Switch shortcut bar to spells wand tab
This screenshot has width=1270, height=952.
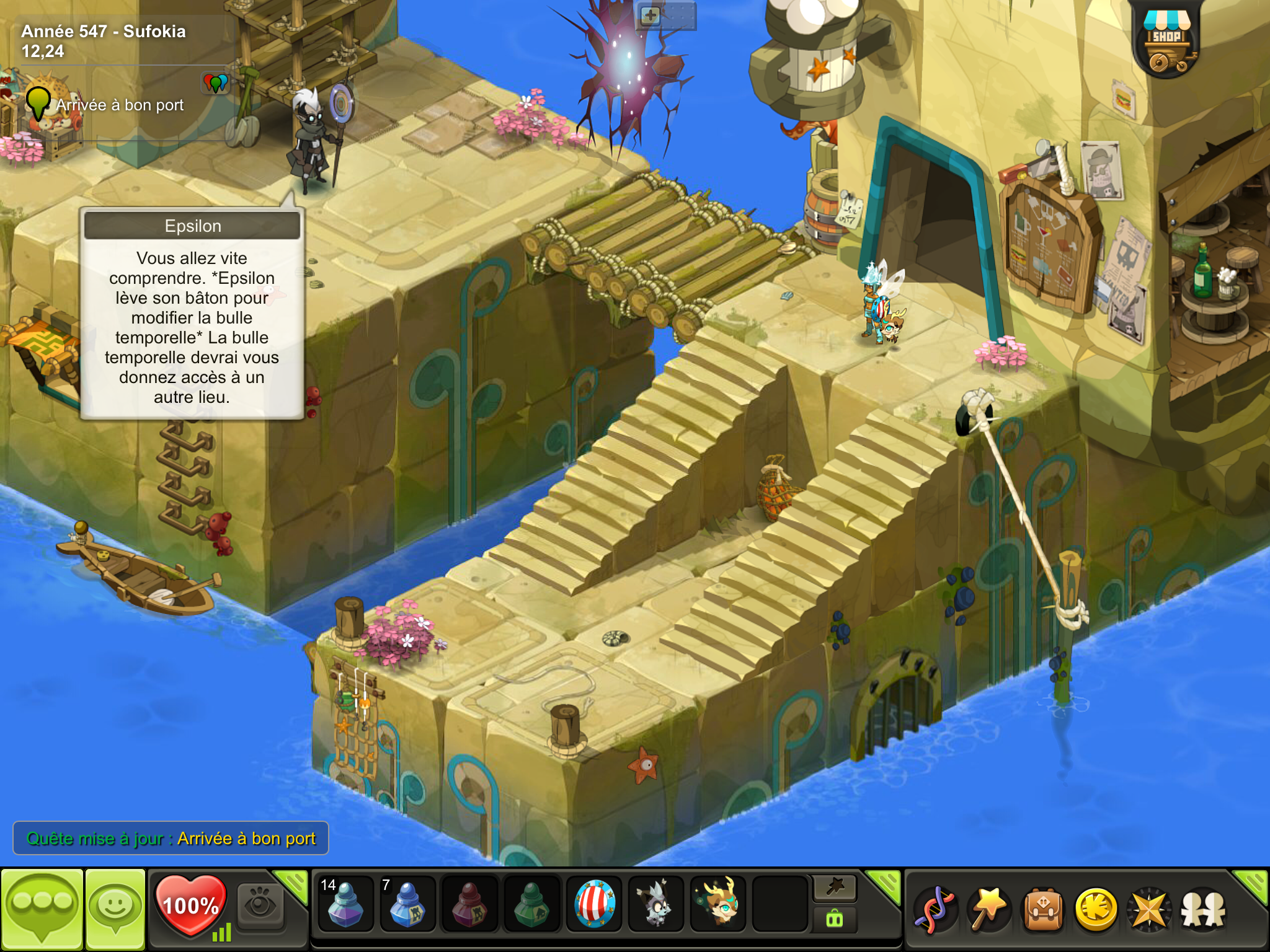tap(835, 888)
